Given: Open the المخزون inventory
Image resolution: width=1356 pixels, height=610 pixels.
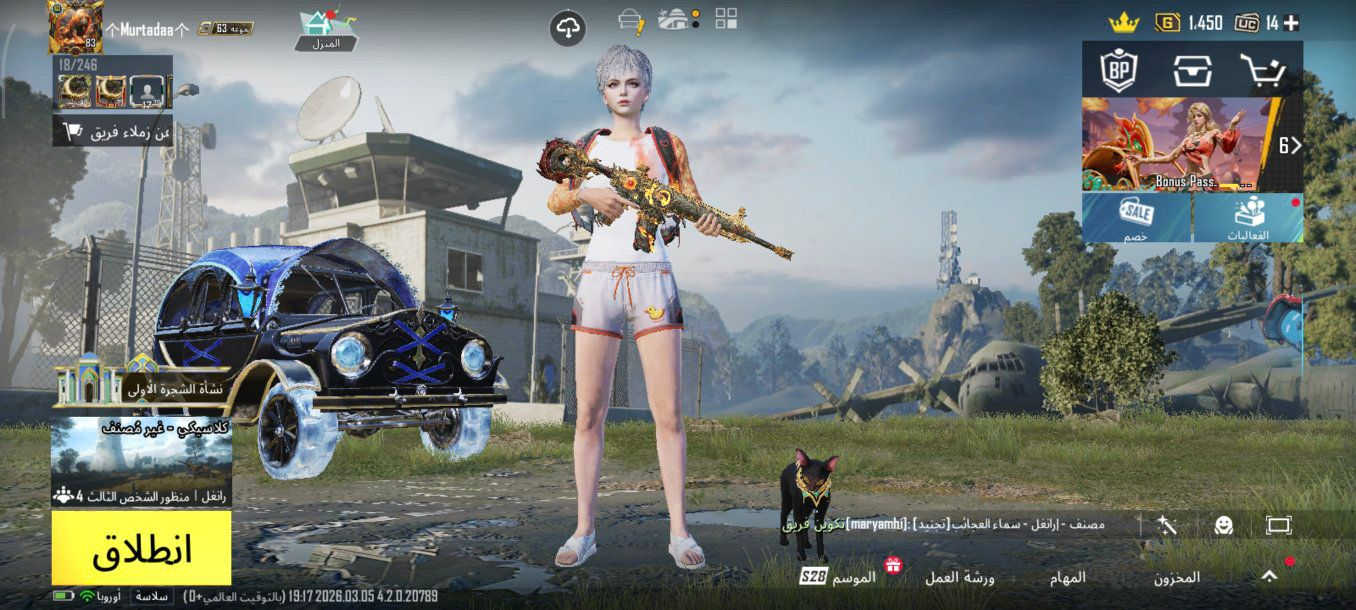Looking at the screenshot, I should click(1177, 578).
